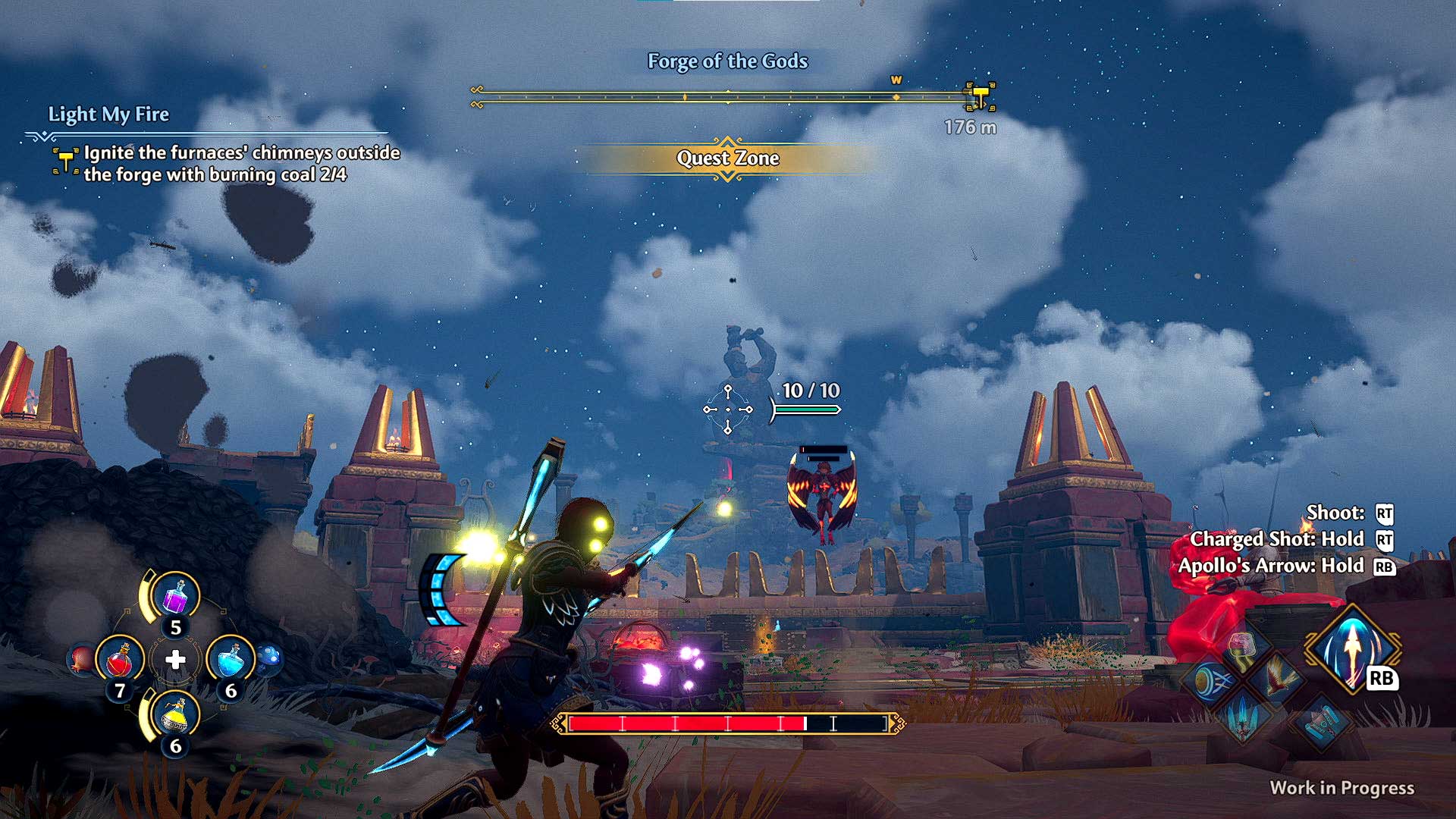This screenshot has width=1456, height=819.
Task: Choose the yellow potion at the wheel's bottom
Action: pos(174,713)
